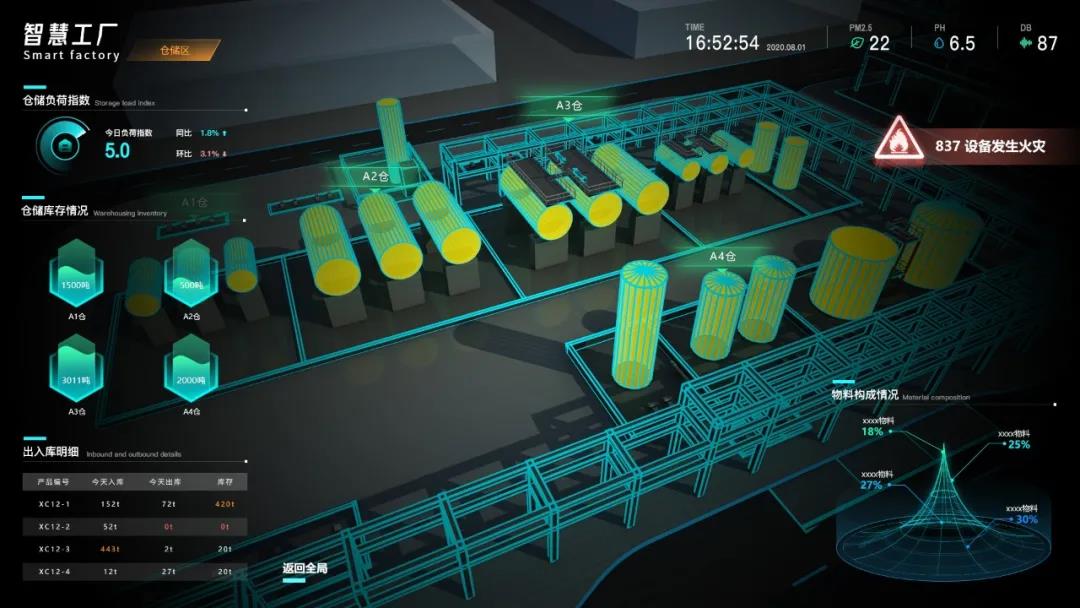Click the 智慧工厂 Smart factory title
This screenshot has width=1080, height=608.
[71, 42]
